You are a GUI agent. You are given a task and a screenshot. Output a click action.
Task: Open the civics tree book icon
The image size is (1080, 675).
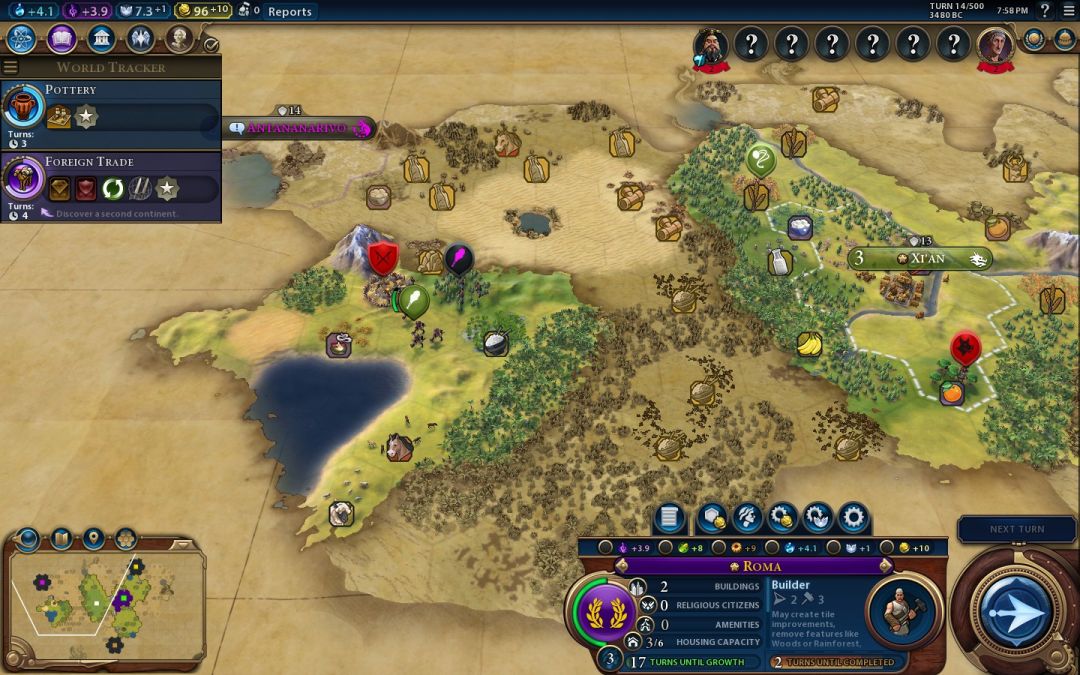62,39
